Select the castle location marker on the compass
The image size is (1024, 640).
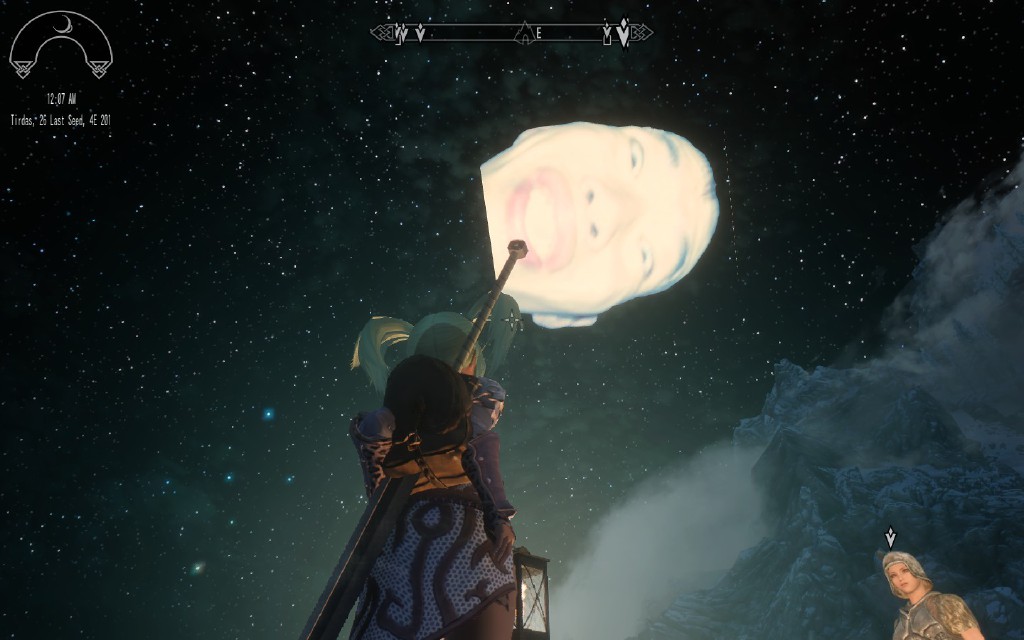522,36
